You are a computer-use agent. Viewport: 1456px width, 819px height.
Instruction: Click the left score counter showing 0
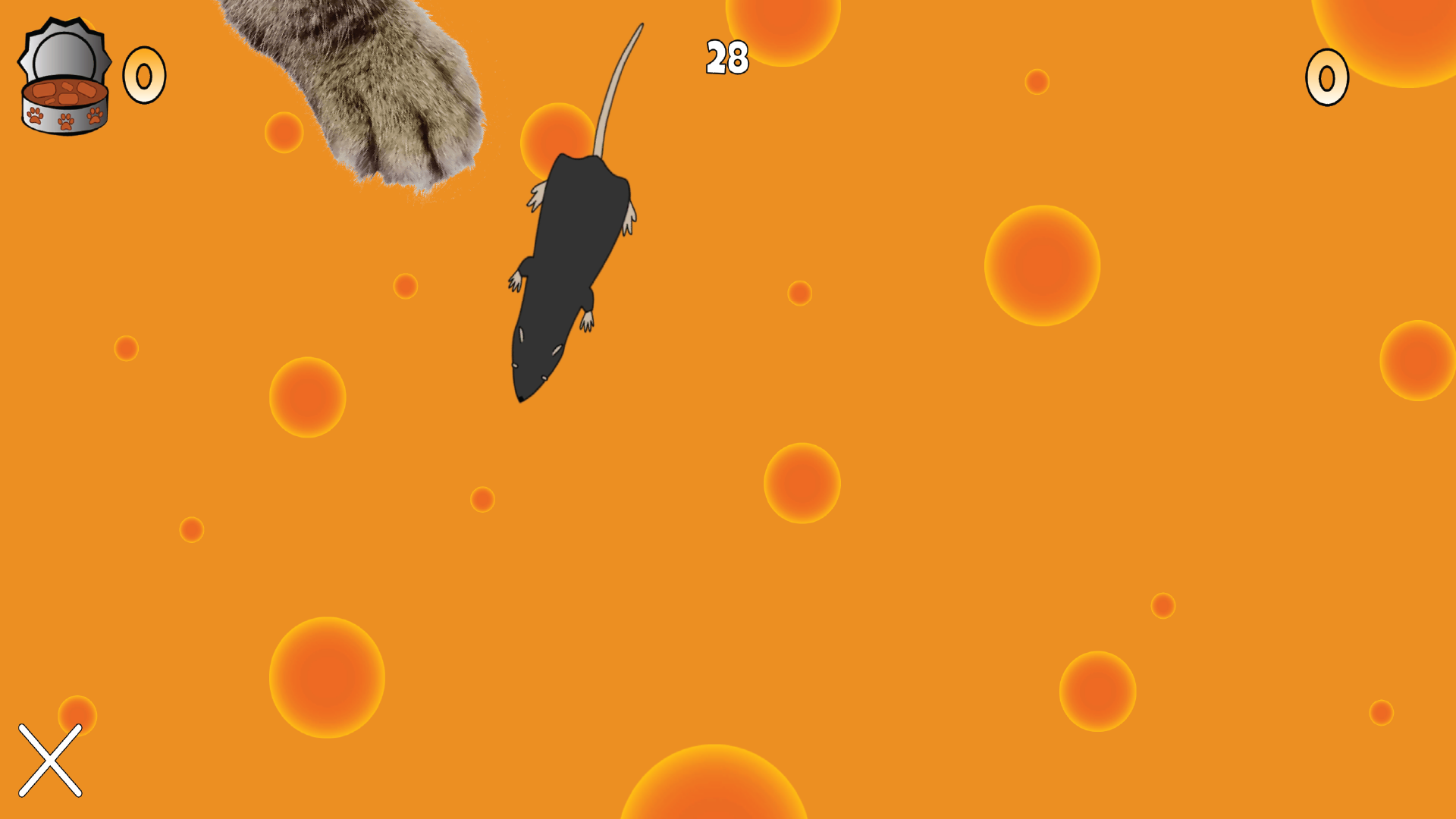point(144,76)
